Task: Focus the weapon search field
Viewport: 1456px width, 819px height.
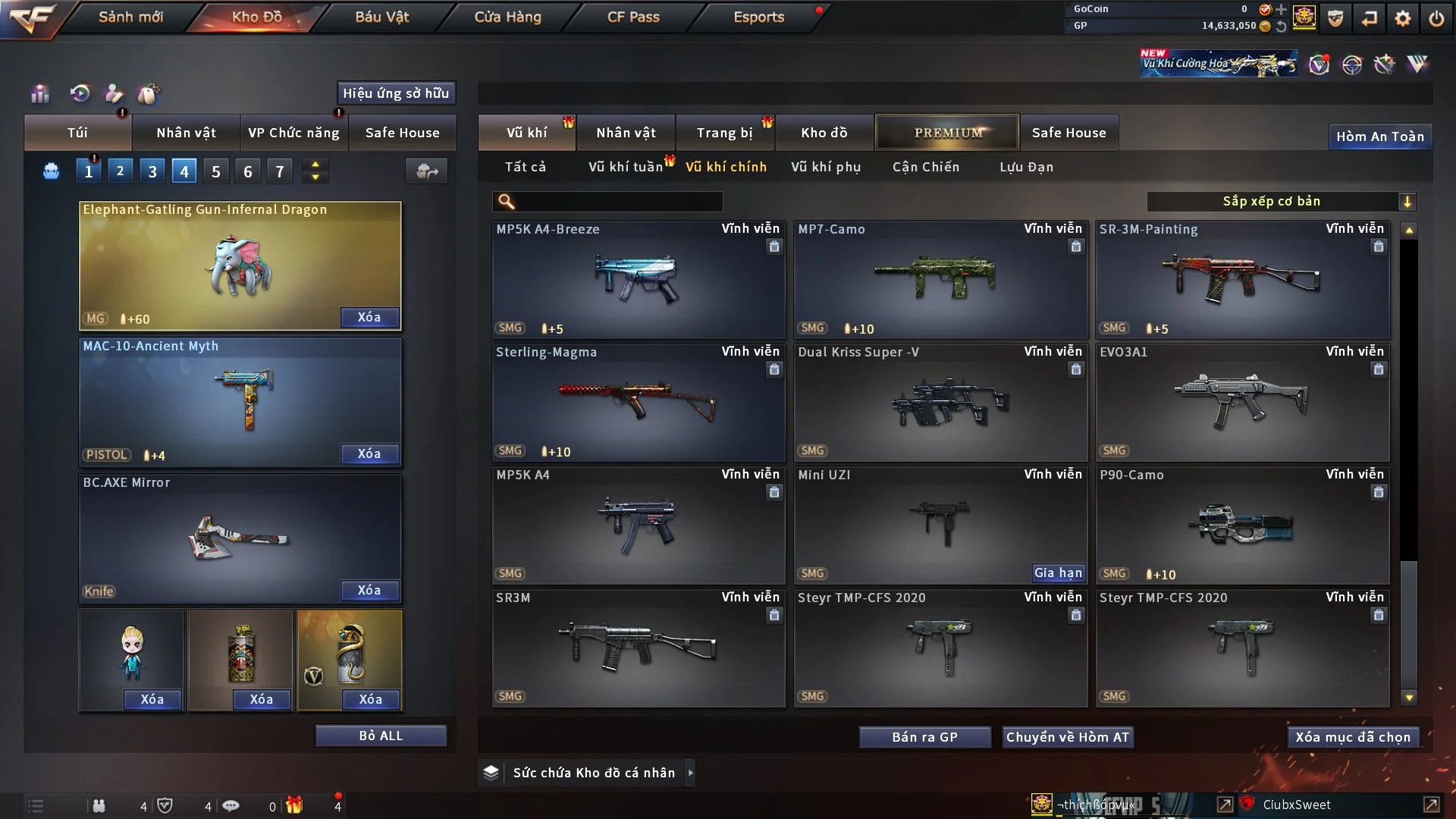Action: pos(618,202)
